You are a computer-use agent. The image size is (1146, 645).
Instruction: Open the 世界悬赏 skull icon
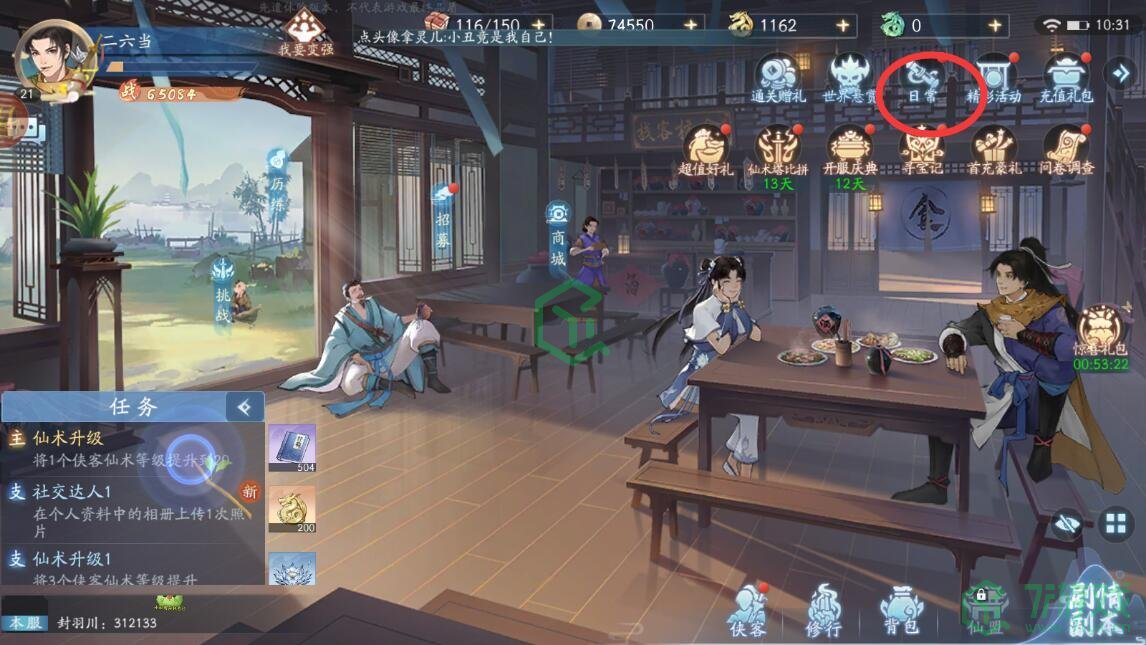point(849,76)
